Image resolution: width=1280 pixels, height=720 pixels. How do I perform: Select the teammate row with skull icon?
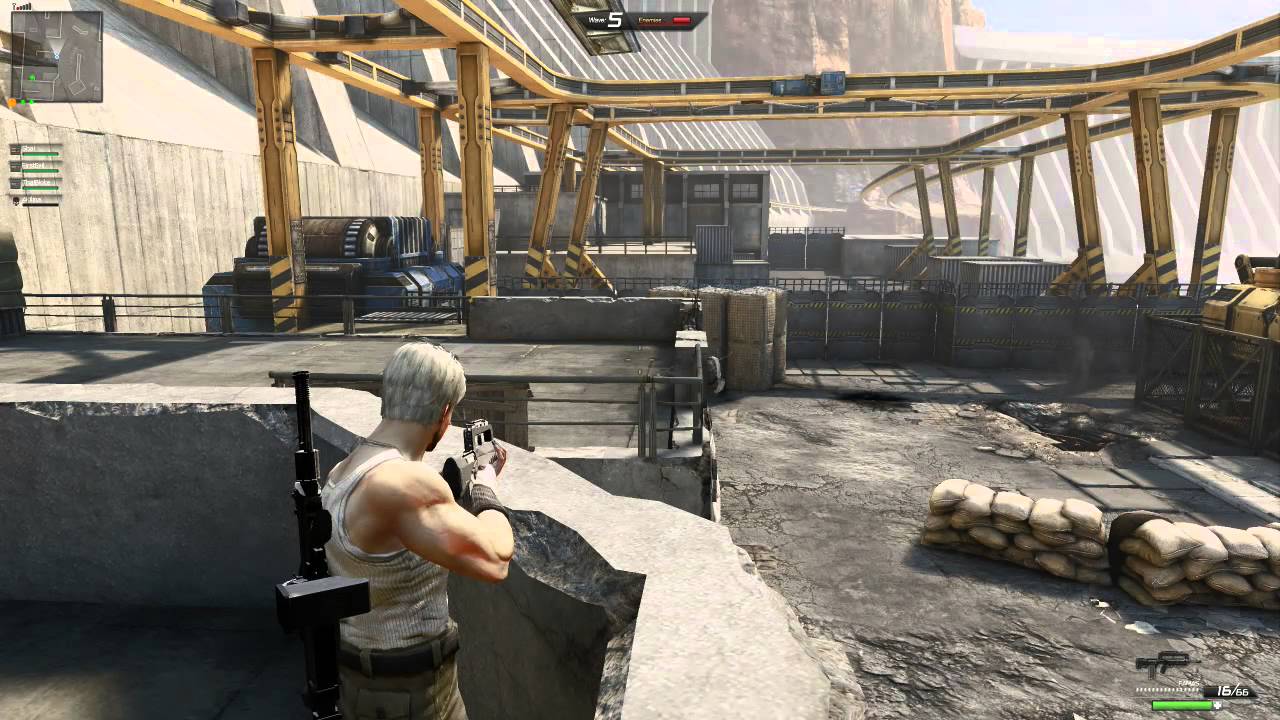(36, 200)
